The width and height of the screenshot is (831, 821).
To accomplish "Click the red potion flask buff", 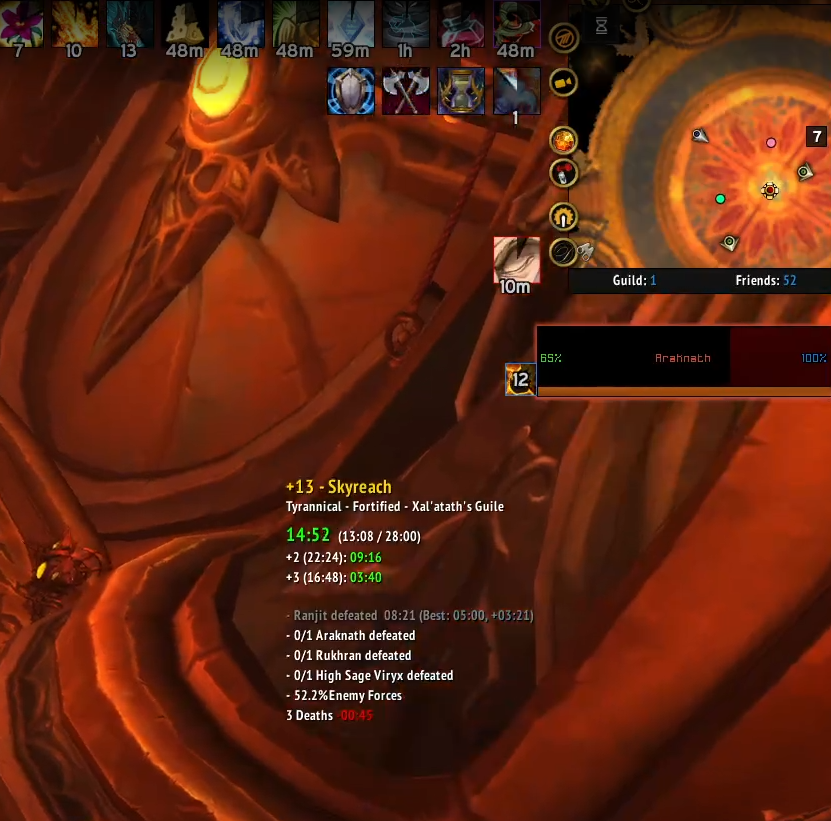I will click(x=462, y=22).
